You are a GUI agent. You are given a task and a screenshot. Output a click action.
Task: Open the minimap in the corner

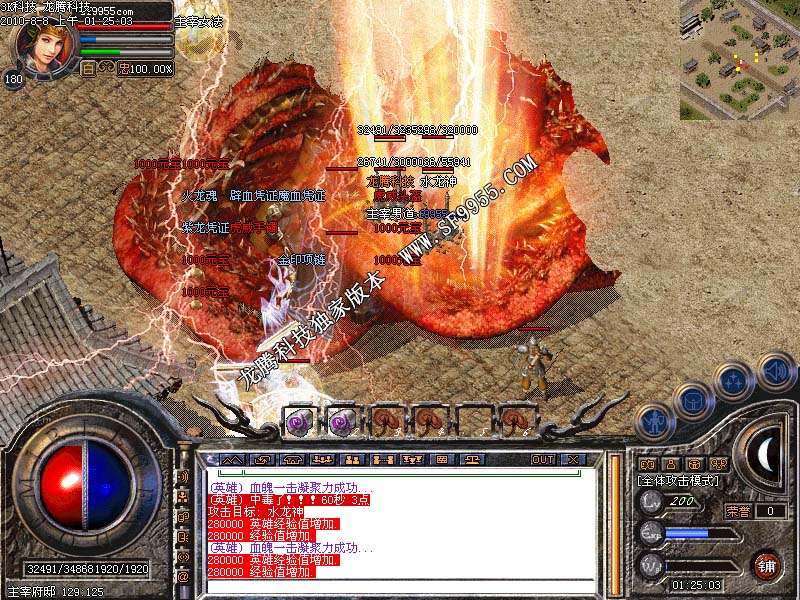739,60
